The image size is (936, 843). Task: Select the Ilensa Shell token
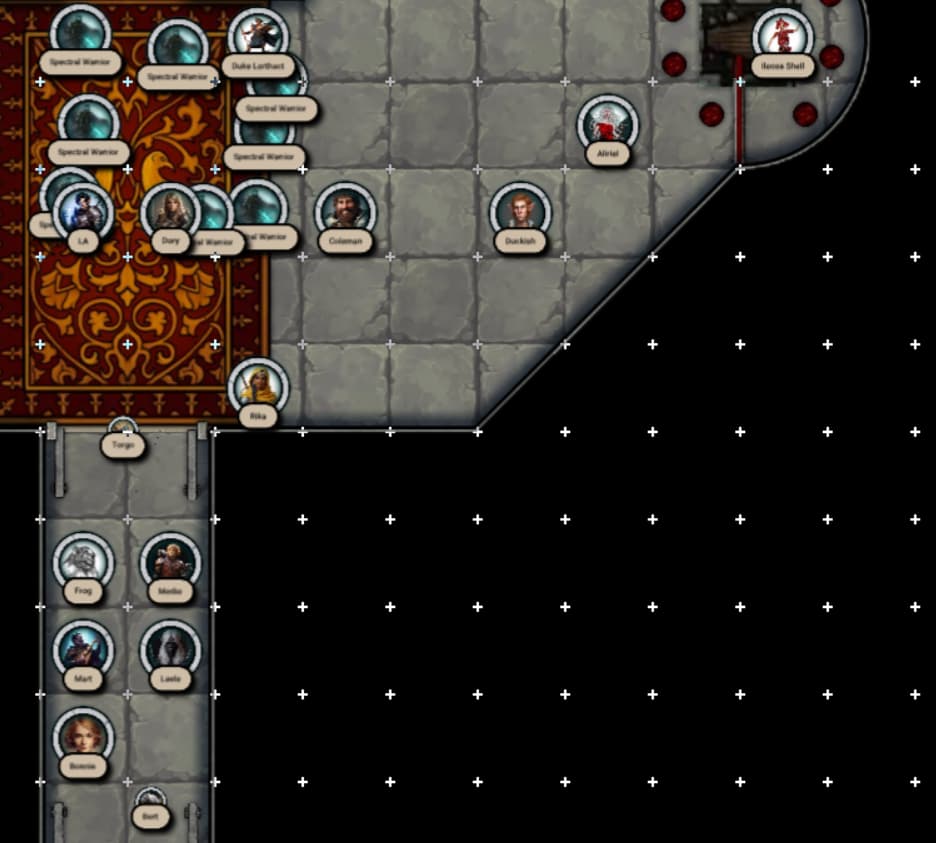783,38
